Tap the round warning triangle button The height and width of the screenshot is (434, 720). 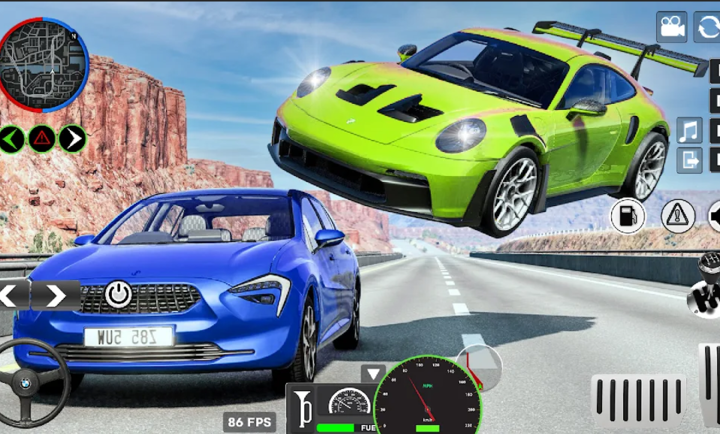pos(677,215)
